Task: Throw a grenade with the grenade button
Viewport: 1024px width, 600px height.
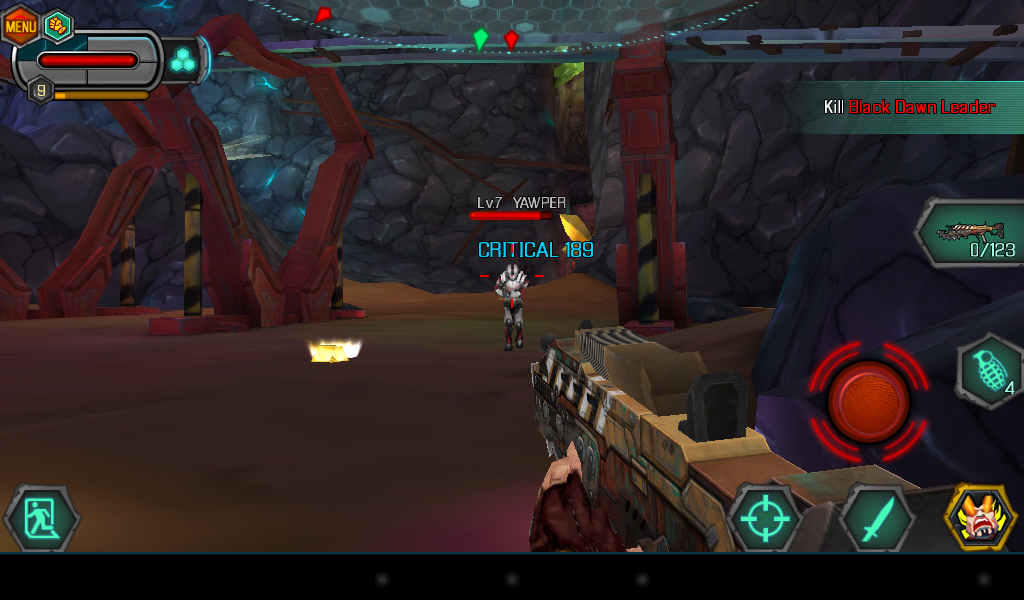Action: click(990, 372)
